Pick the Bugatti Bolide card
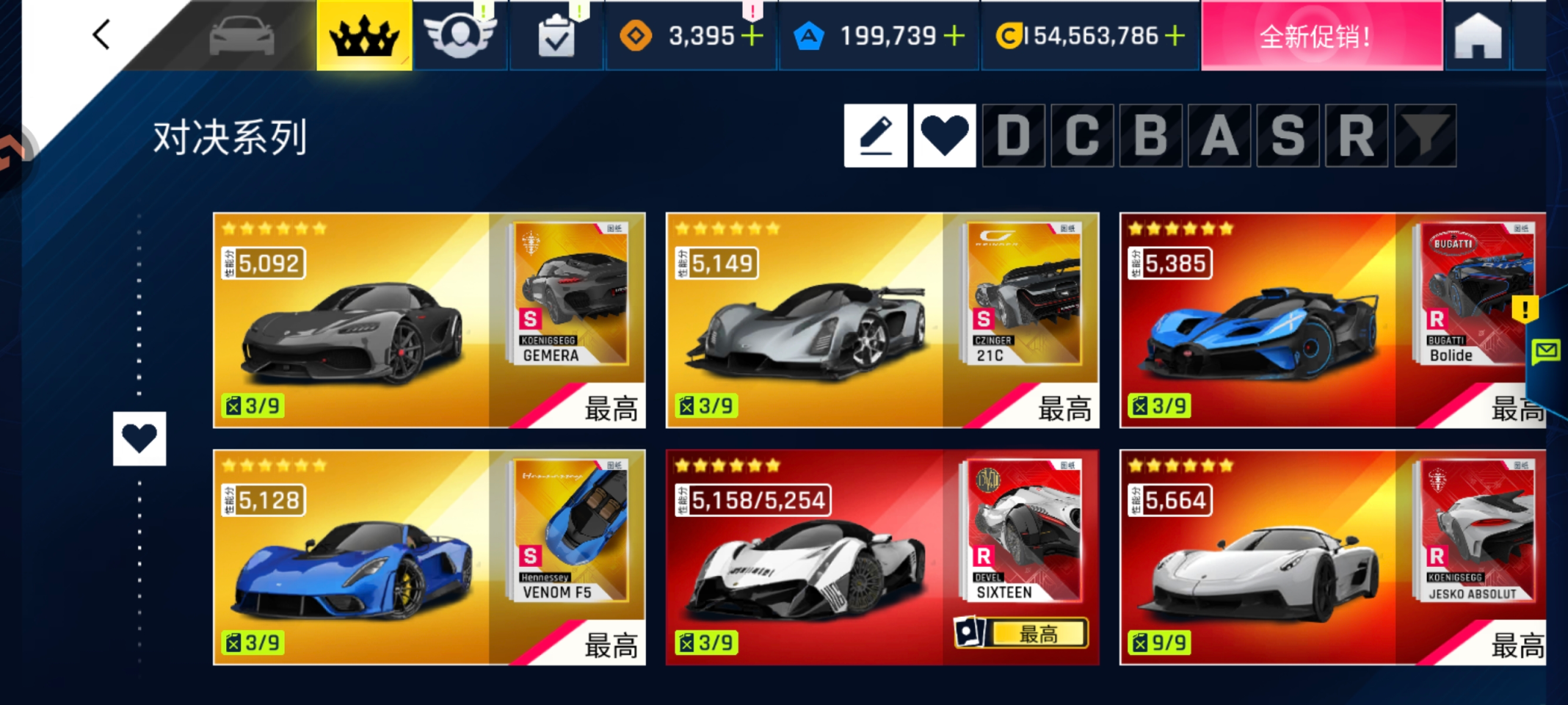Viewport: 1568px width, 705px height. point(1332,320)
